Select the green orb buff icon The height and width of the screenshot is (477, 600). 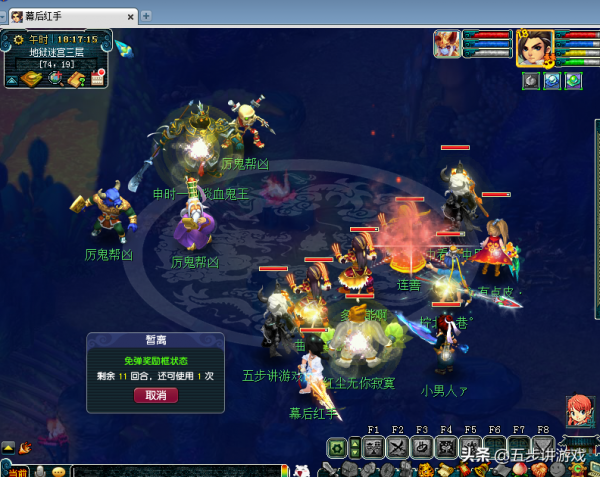pyautogui.click(x=573, y=81)
